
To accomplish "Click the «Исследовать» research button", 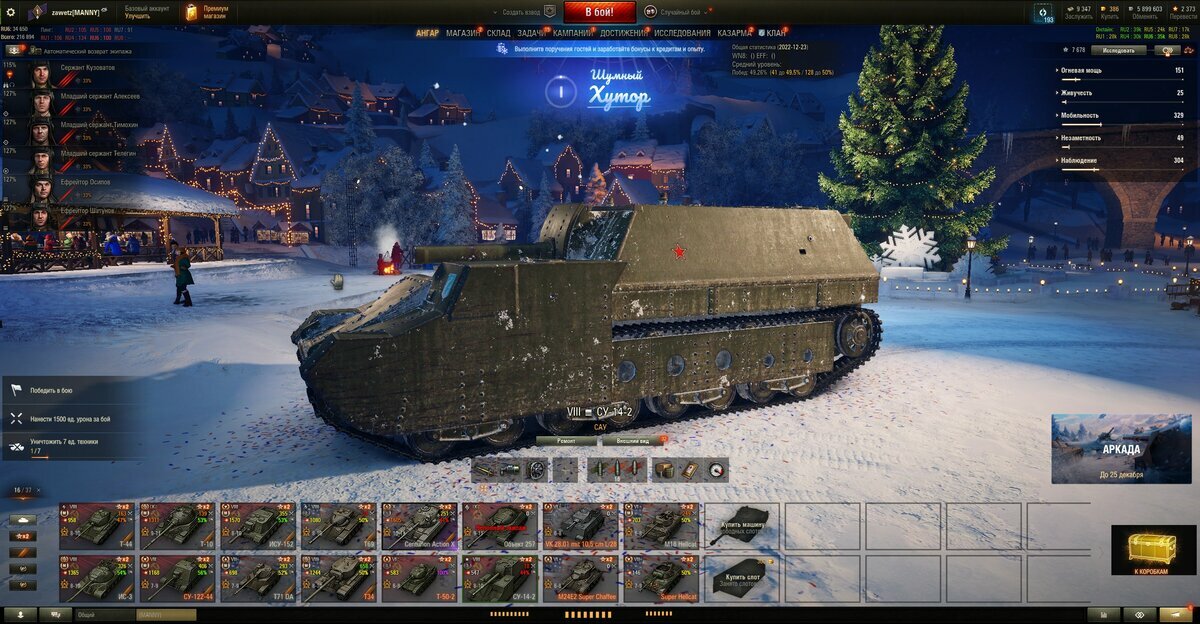I will (1118, 50).
